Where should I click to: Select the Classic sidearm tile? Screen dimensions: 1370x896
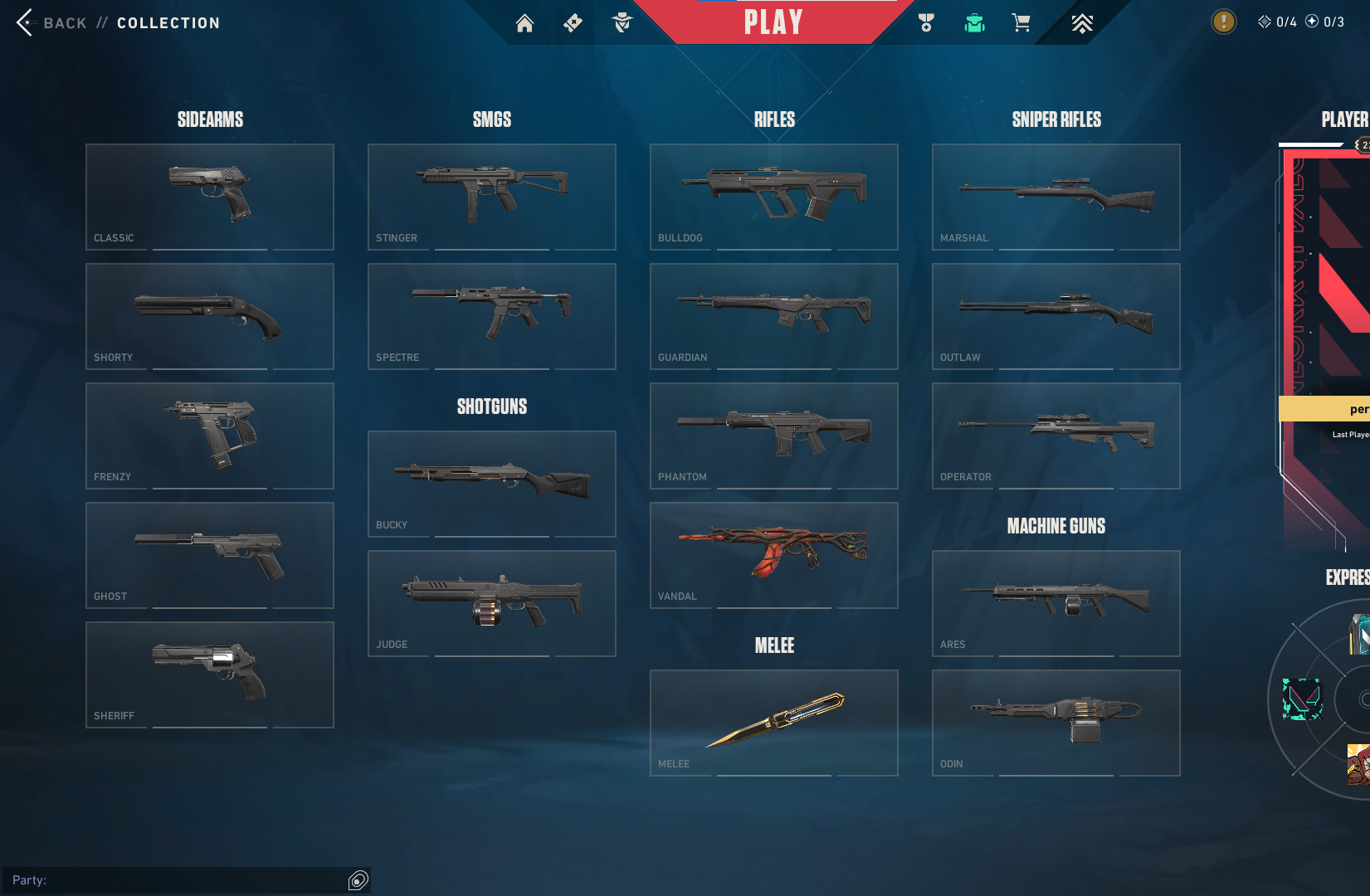tap(210, 197)
